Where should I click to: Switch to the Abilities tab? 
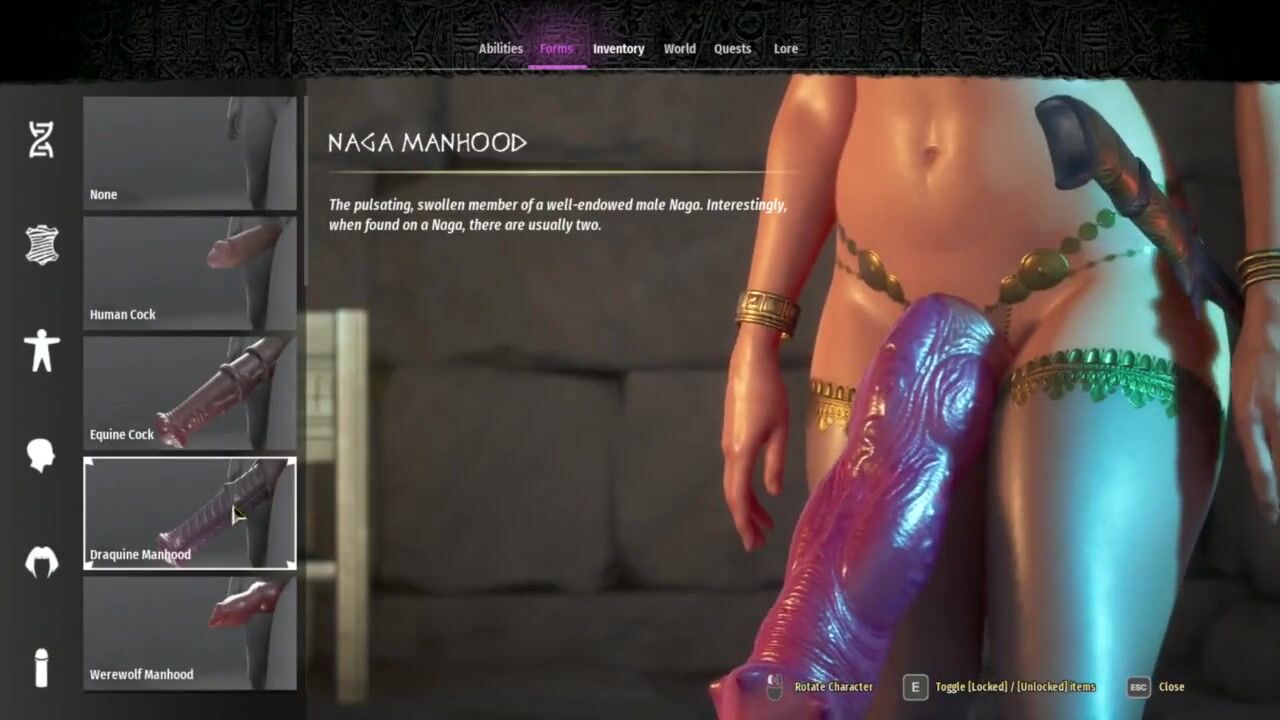[500, 48]
